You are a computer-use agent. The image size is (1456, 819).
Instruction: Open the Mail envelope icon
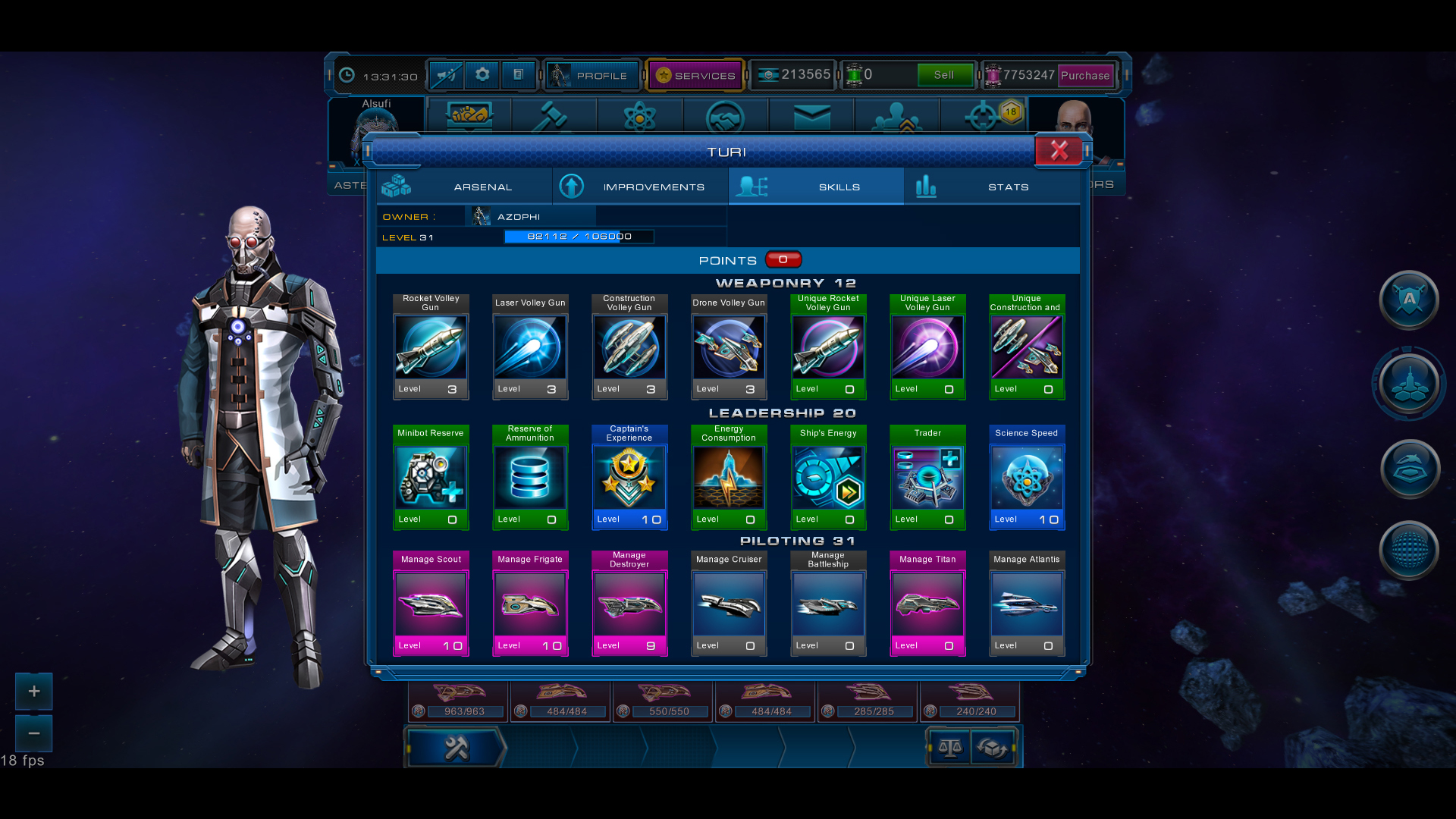click(811, 118)
